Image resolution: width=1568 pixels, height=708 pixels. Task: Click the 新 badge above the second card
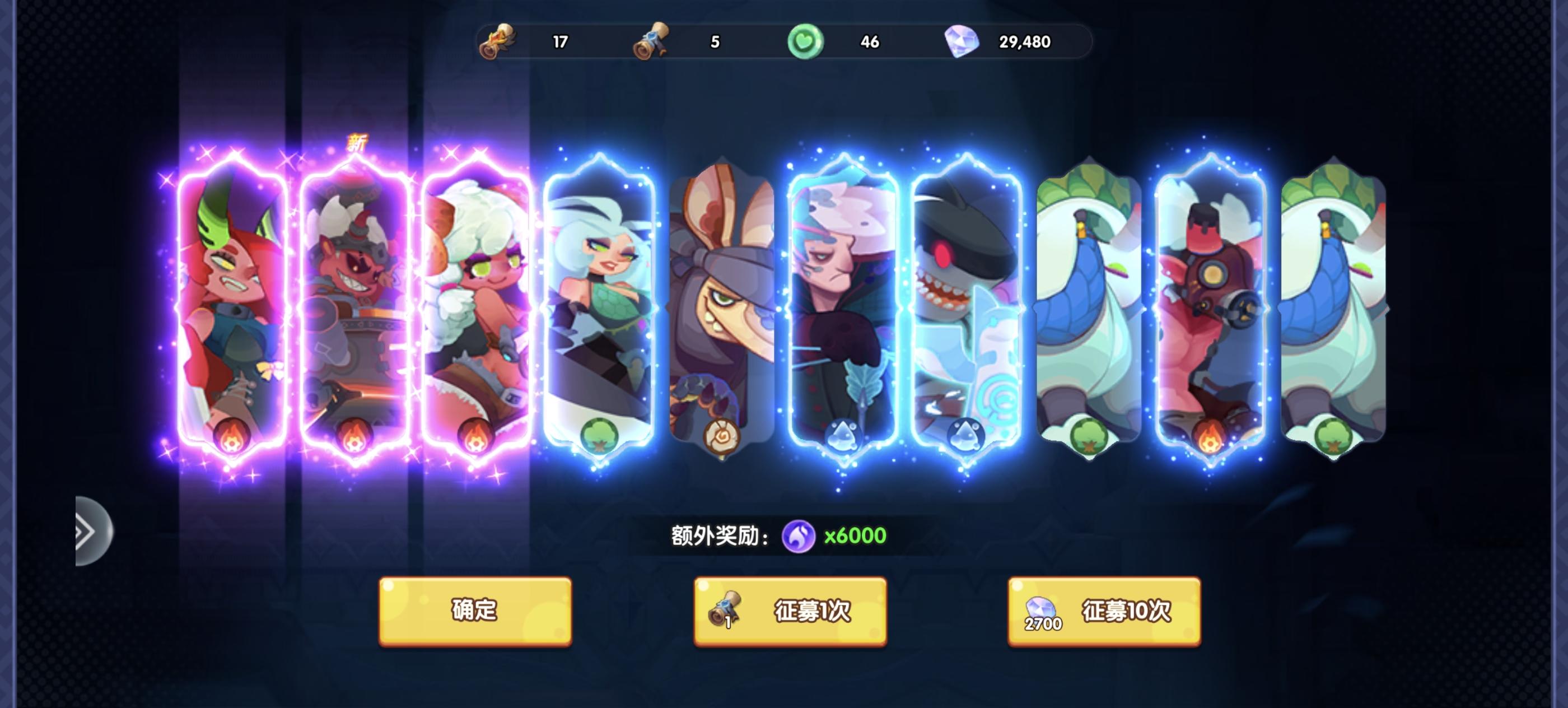point(358,143)
